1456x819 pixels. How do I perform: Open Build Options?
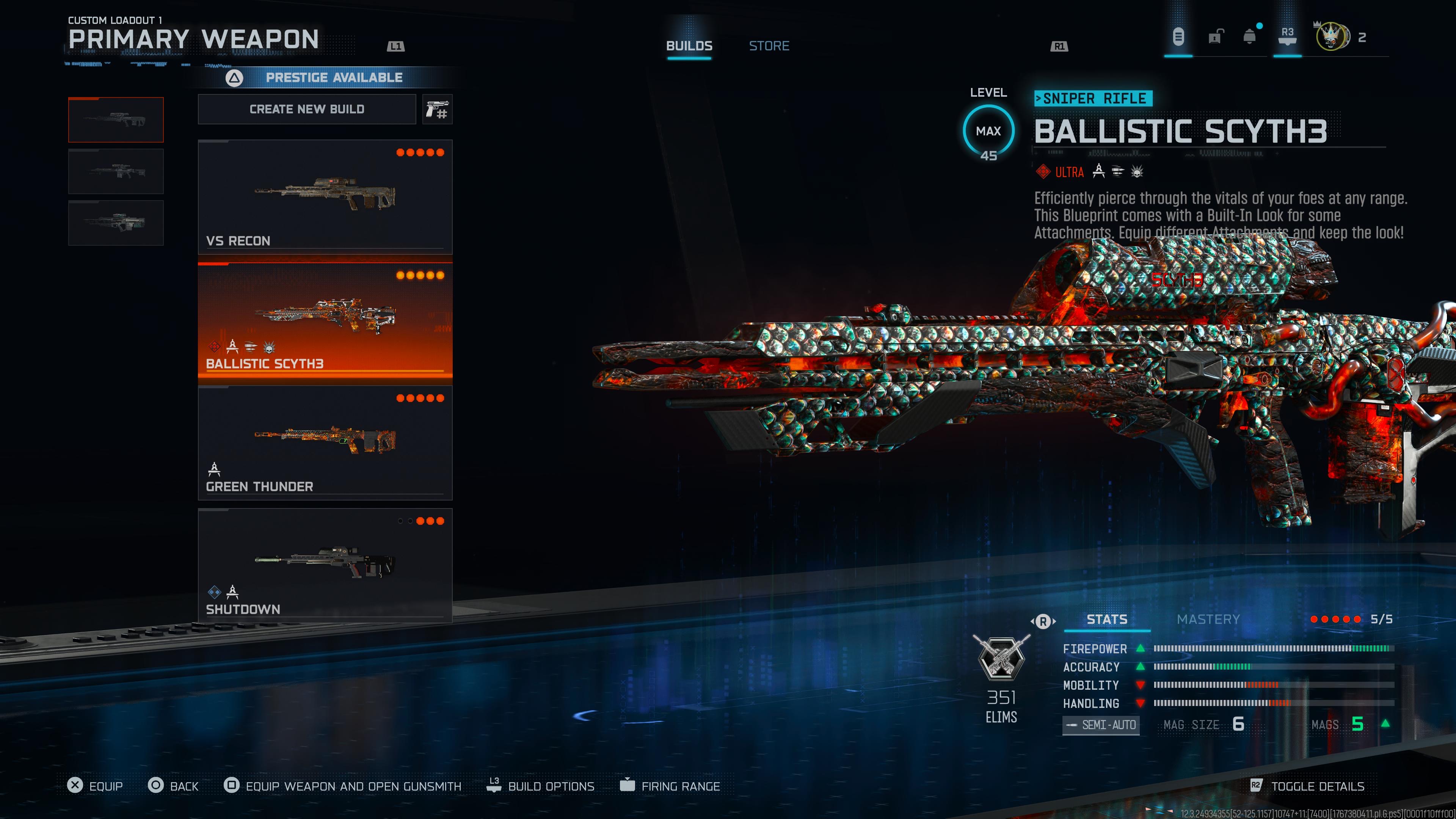coord(541,786)
